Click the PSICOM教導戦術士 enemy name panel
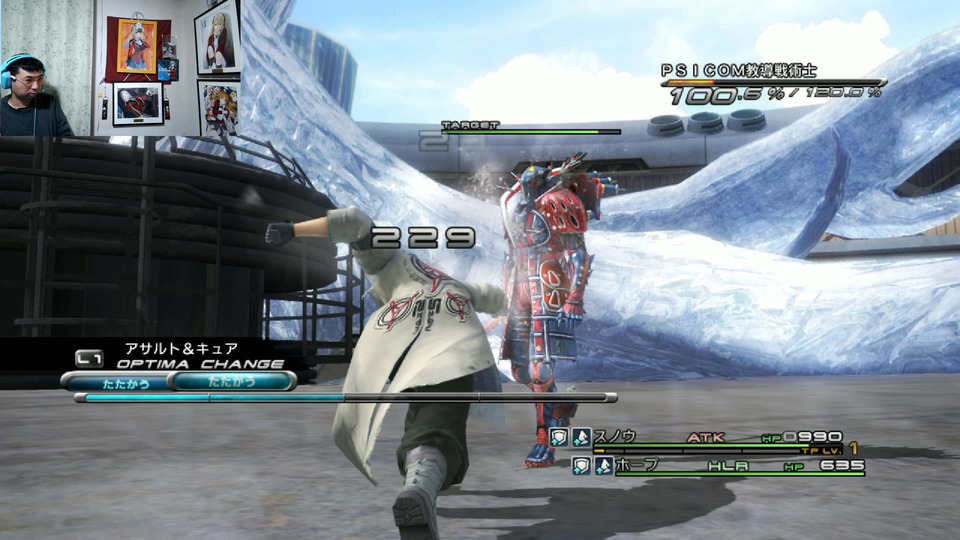The image size is (960, 540). click(x=739, y=70)
